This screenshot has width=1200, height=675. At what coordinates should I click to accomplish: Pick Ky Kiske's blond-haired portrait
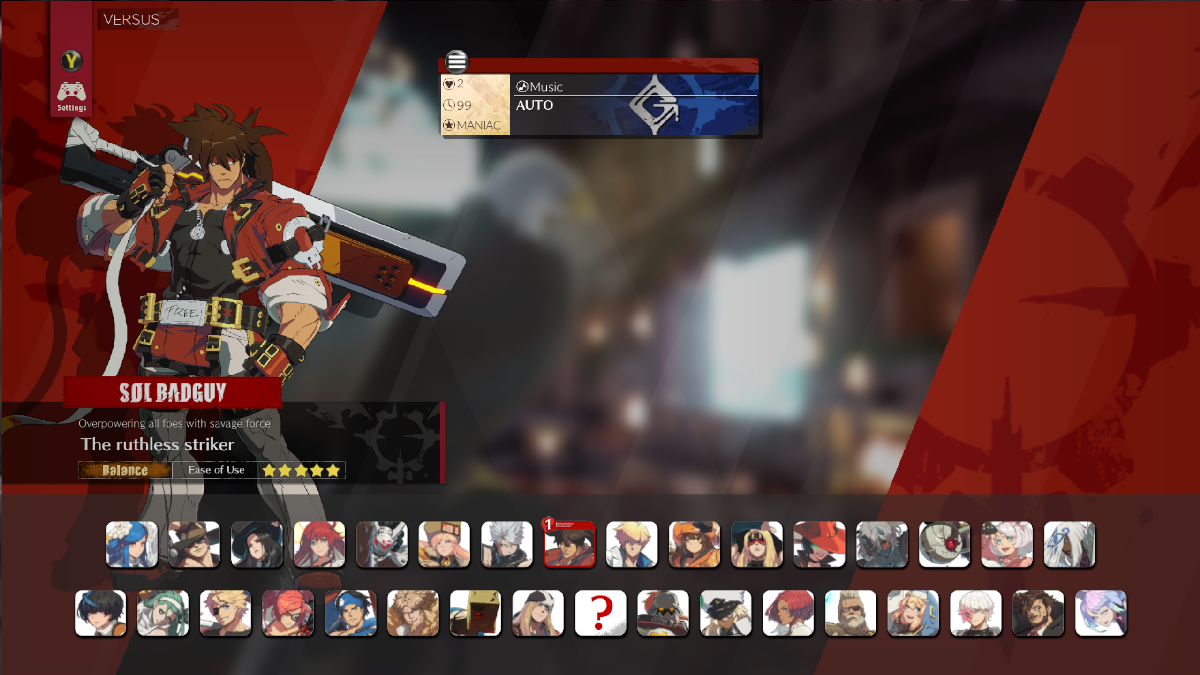(632, 545)
